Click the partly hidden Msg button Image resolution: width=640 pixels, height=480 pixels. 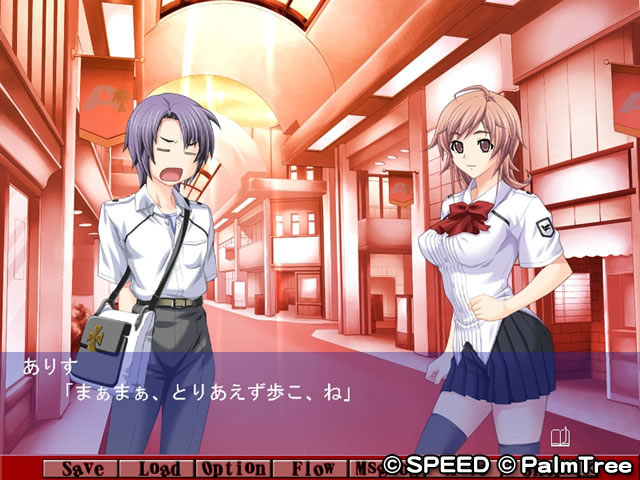364,468
